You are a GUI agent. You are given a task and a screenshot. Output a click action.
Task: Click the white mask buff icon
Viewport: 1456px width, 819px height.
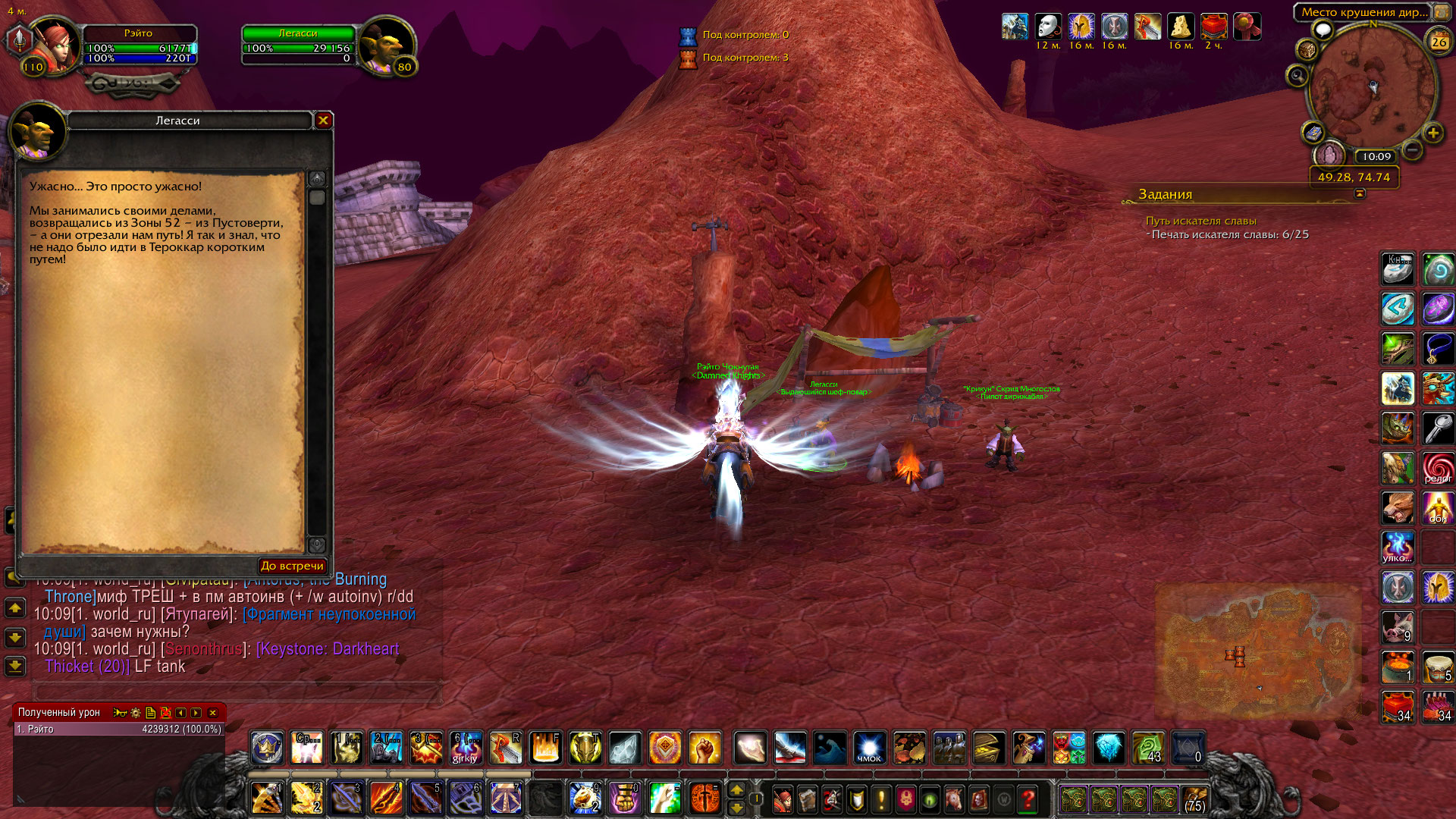tap(1048, 27)
